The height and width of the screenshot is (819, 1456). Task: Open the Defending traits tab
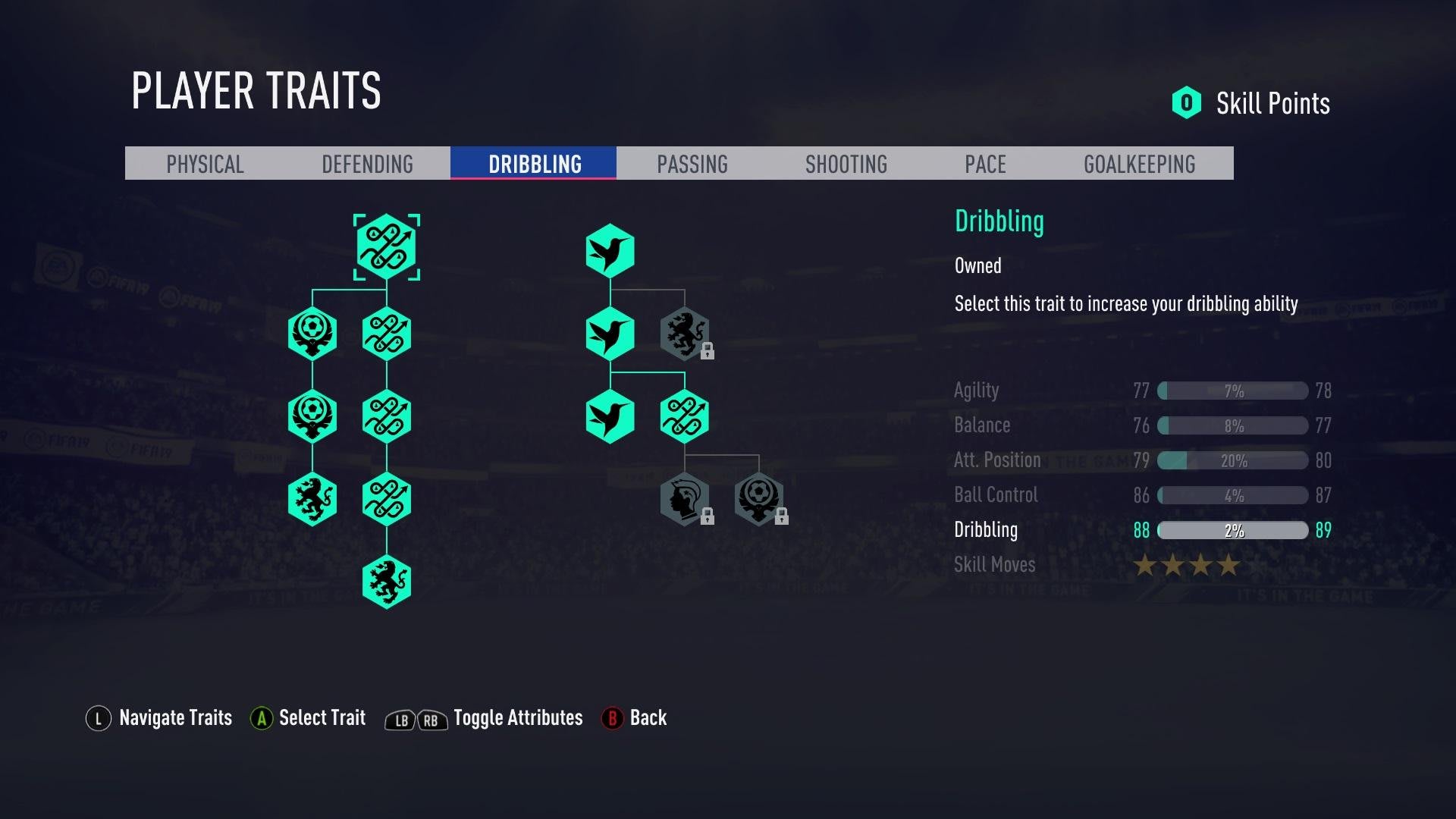tap(367, 164)
